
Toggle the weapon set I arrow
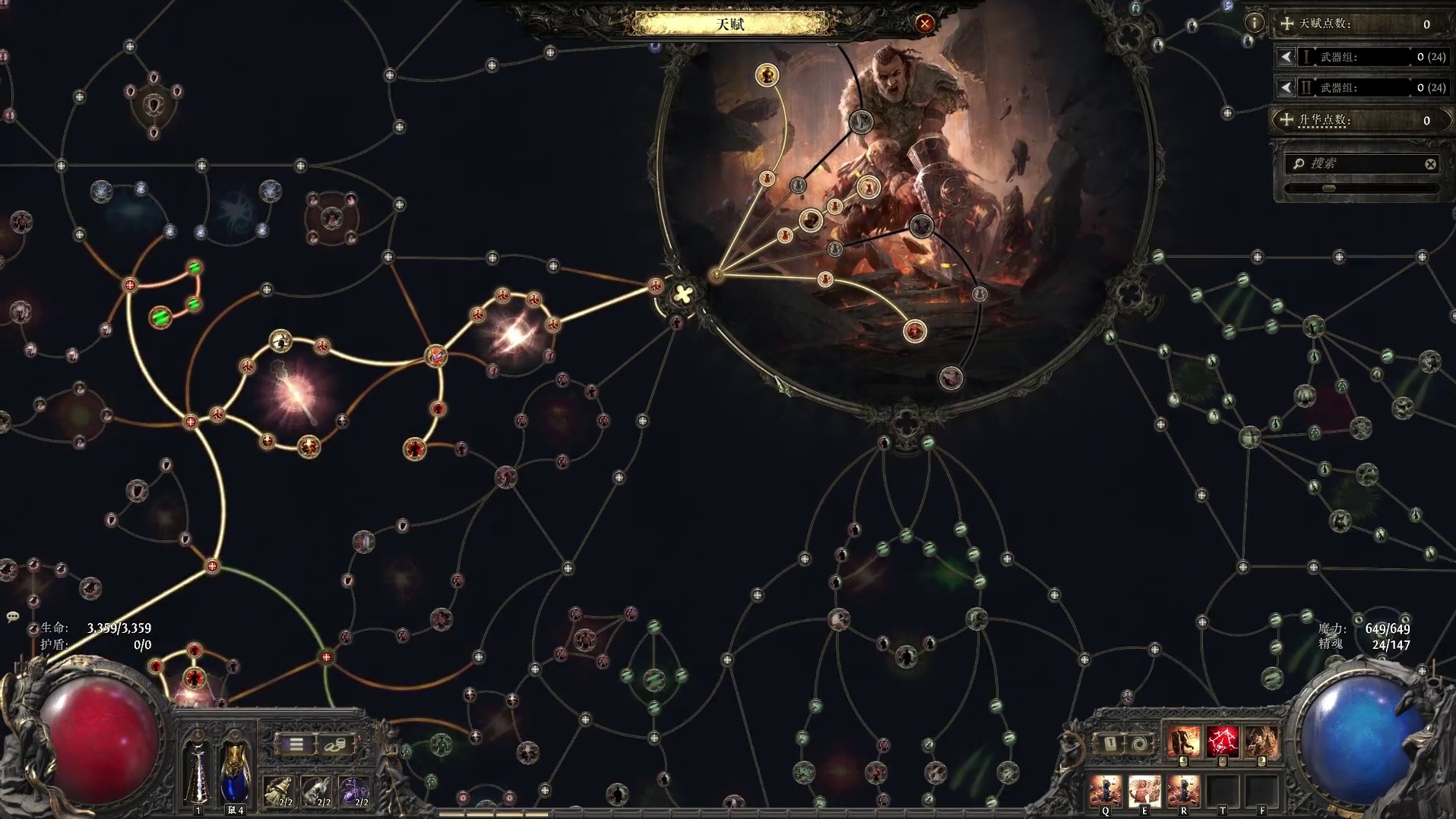click(1286, 57)
